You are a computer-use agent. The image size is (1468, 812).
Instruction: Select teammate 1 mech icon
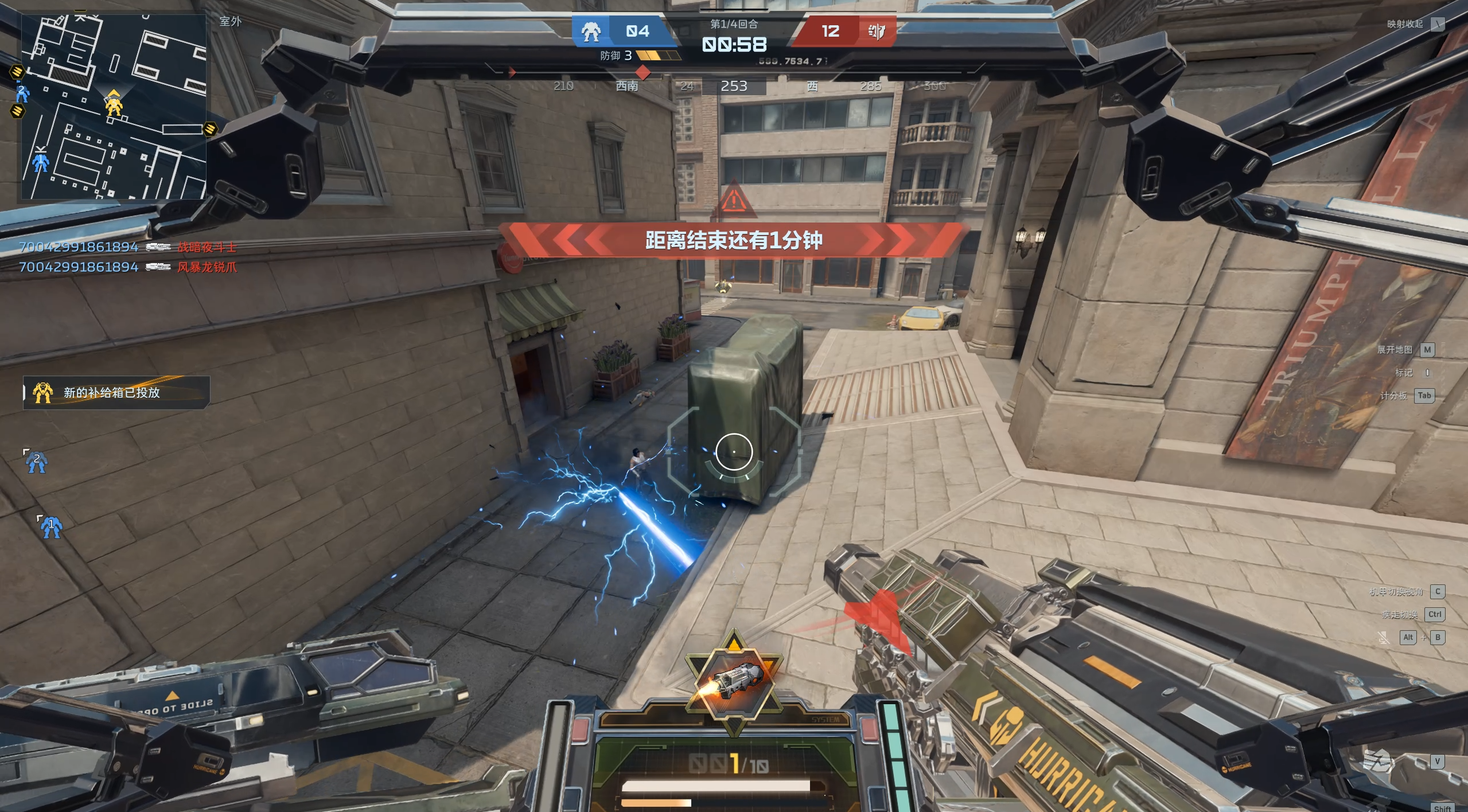click(x=50, y=526)
